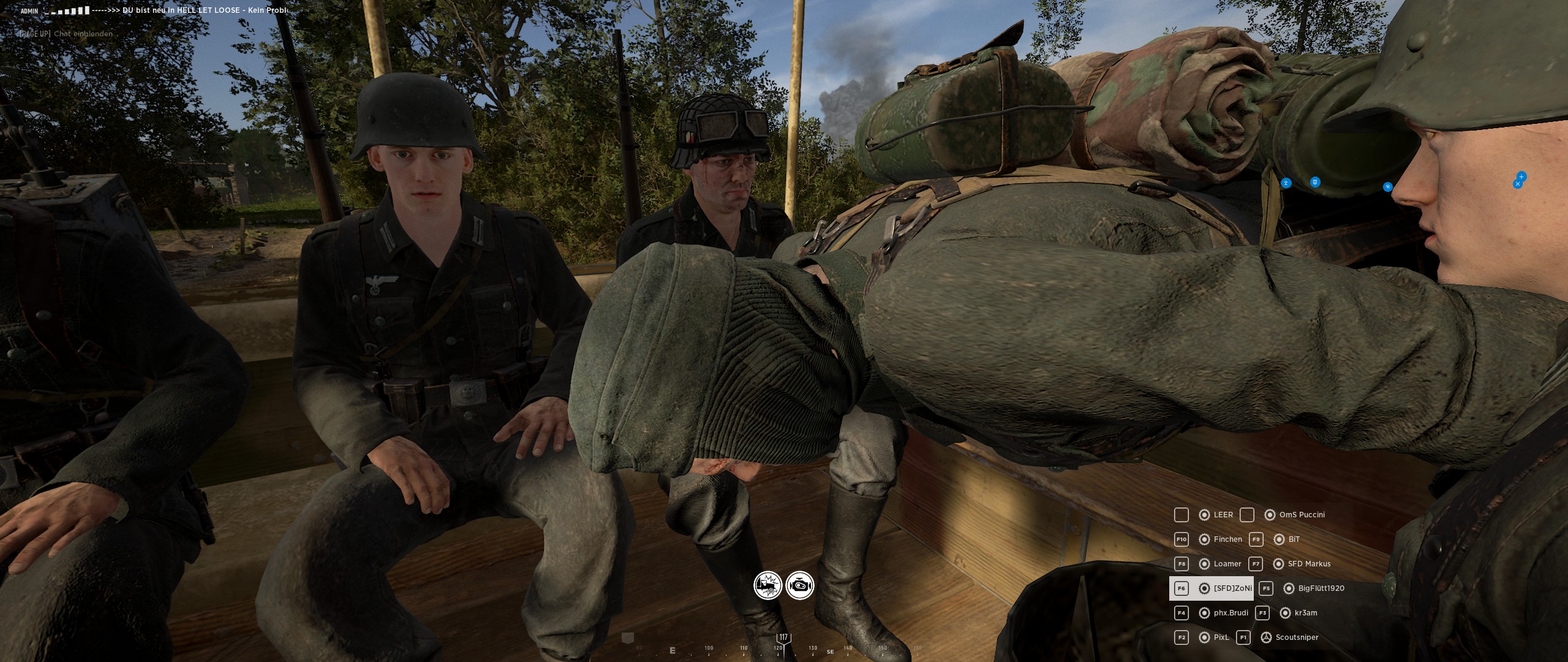
Task: Pick the seat occupied by BiT
Action: point(1294,539)
